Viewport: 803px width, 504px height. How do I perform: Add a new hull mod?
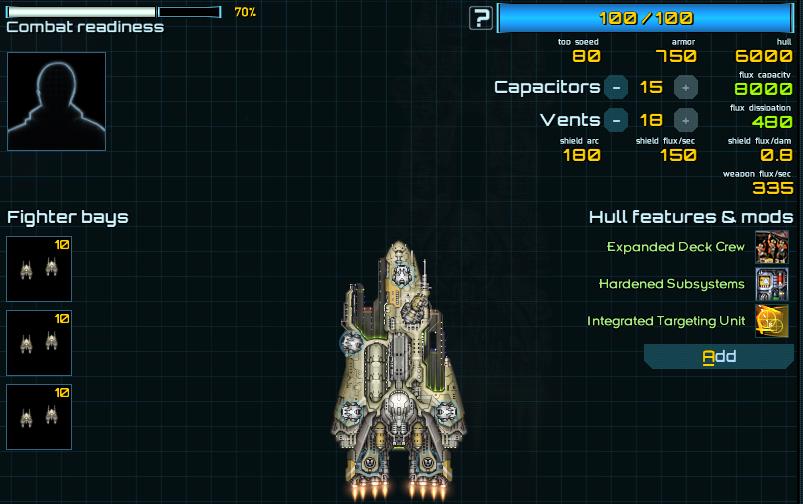[x=718, y=357]
